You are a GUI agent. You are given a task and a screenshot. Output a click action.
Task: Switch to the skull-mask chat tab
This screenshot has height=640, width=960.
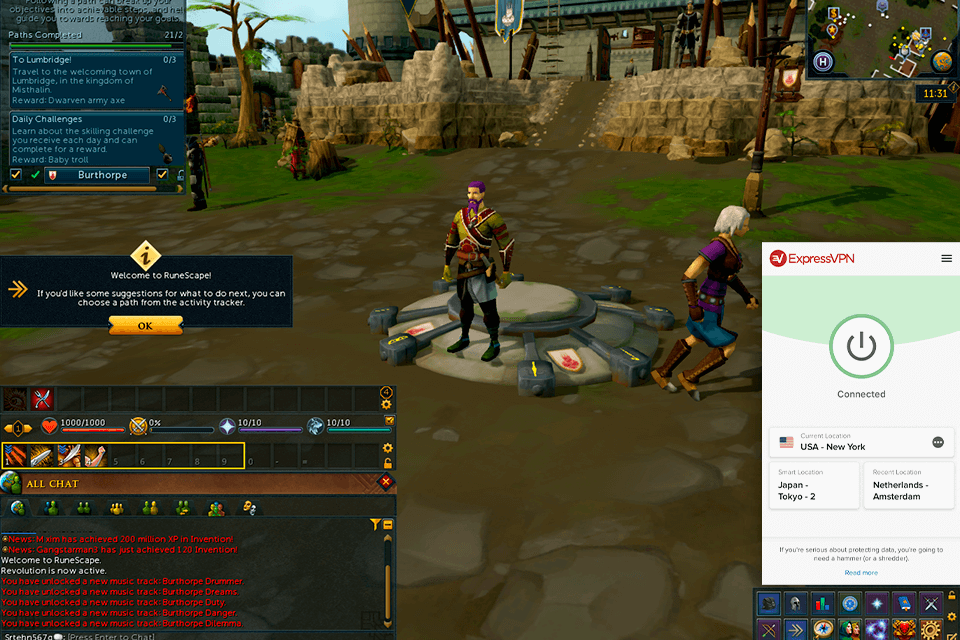tap(248, 508)
